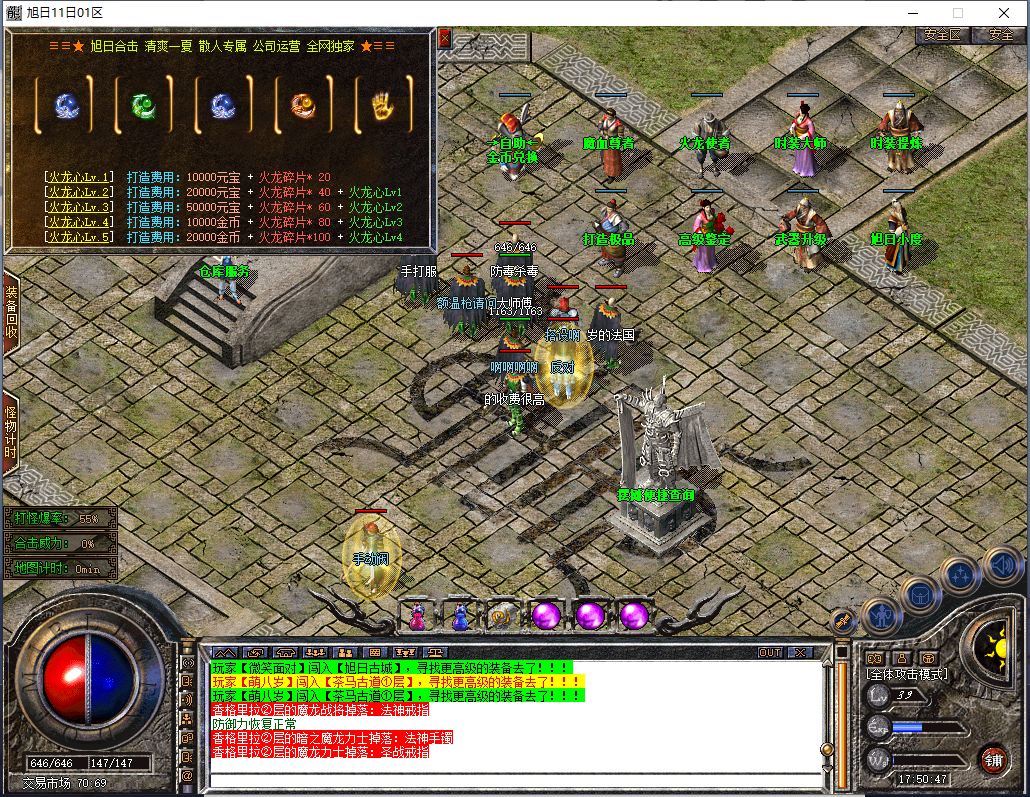Close the fire dragon heart crafting panel

(x=445, y=38)
